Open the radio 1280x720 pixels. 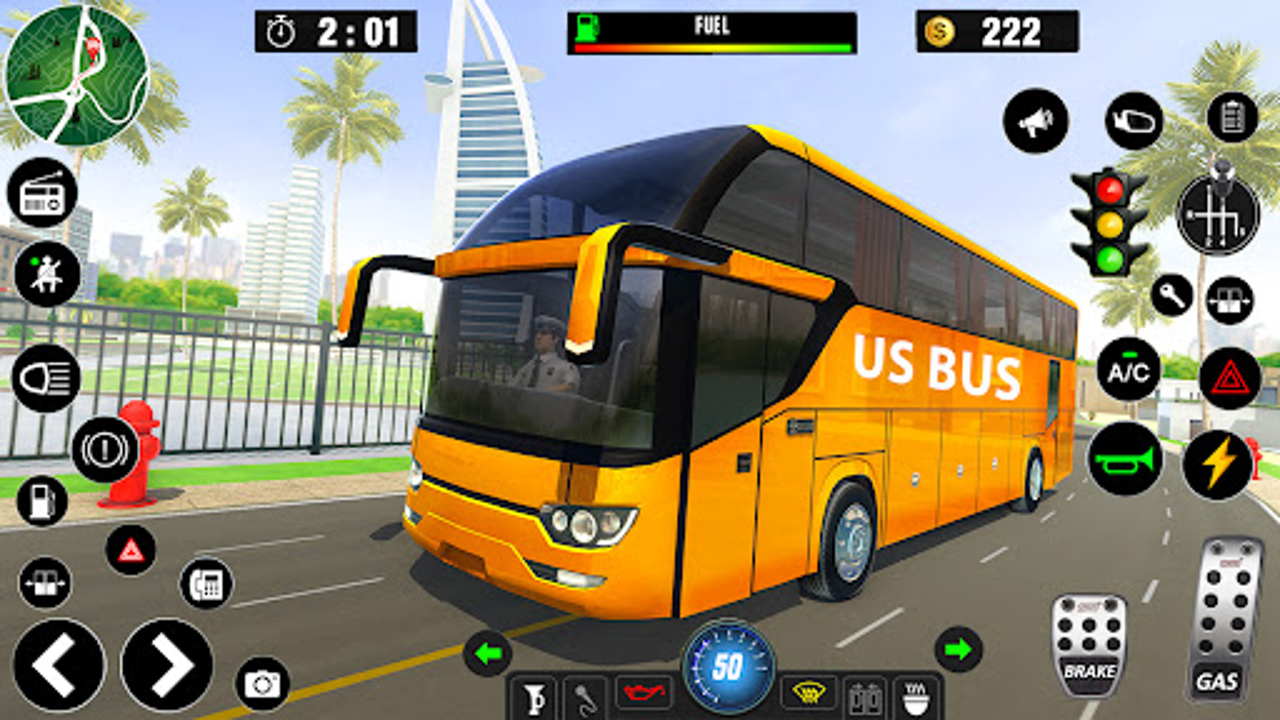42,190
